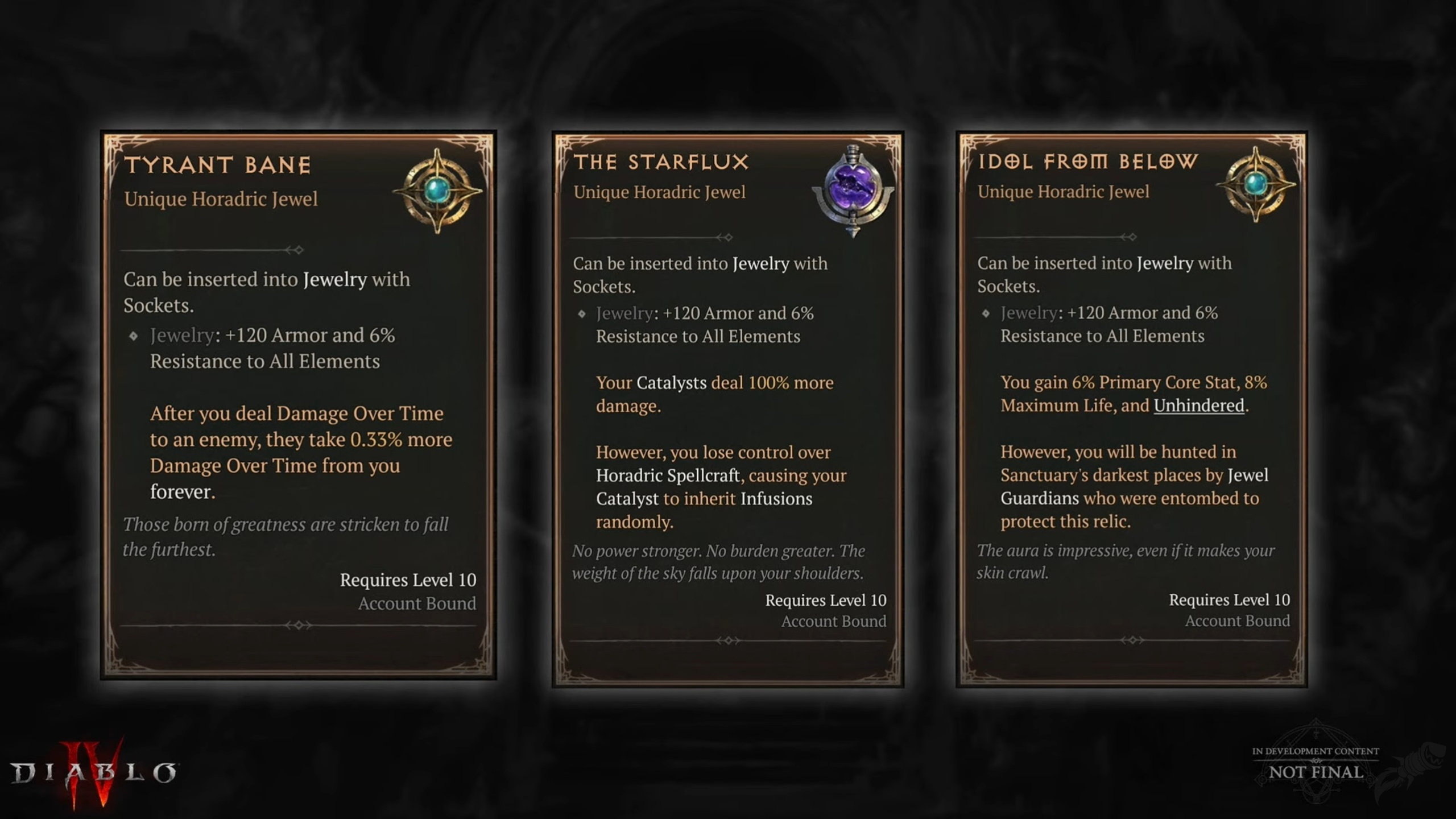
Task: Select The Starflux title header
Action: (661, 161)
